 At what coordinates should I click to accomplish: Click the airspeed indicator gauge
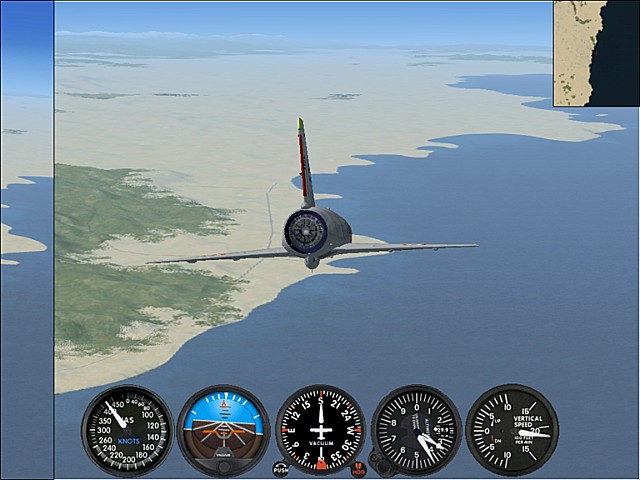click(x=127, y=430)
